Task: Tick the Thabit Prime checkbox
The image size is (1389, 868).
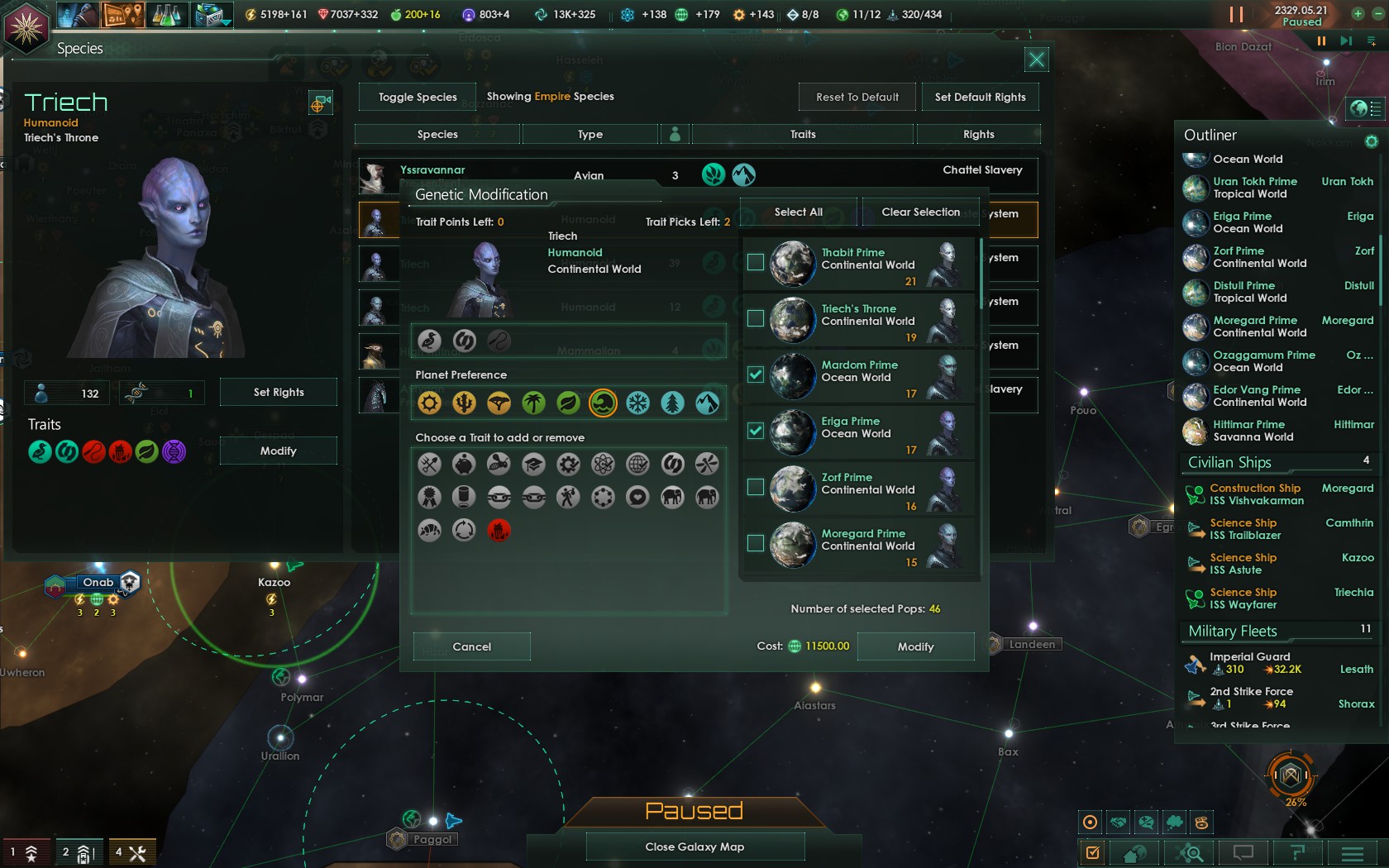Action: click(x=755, y=262)
